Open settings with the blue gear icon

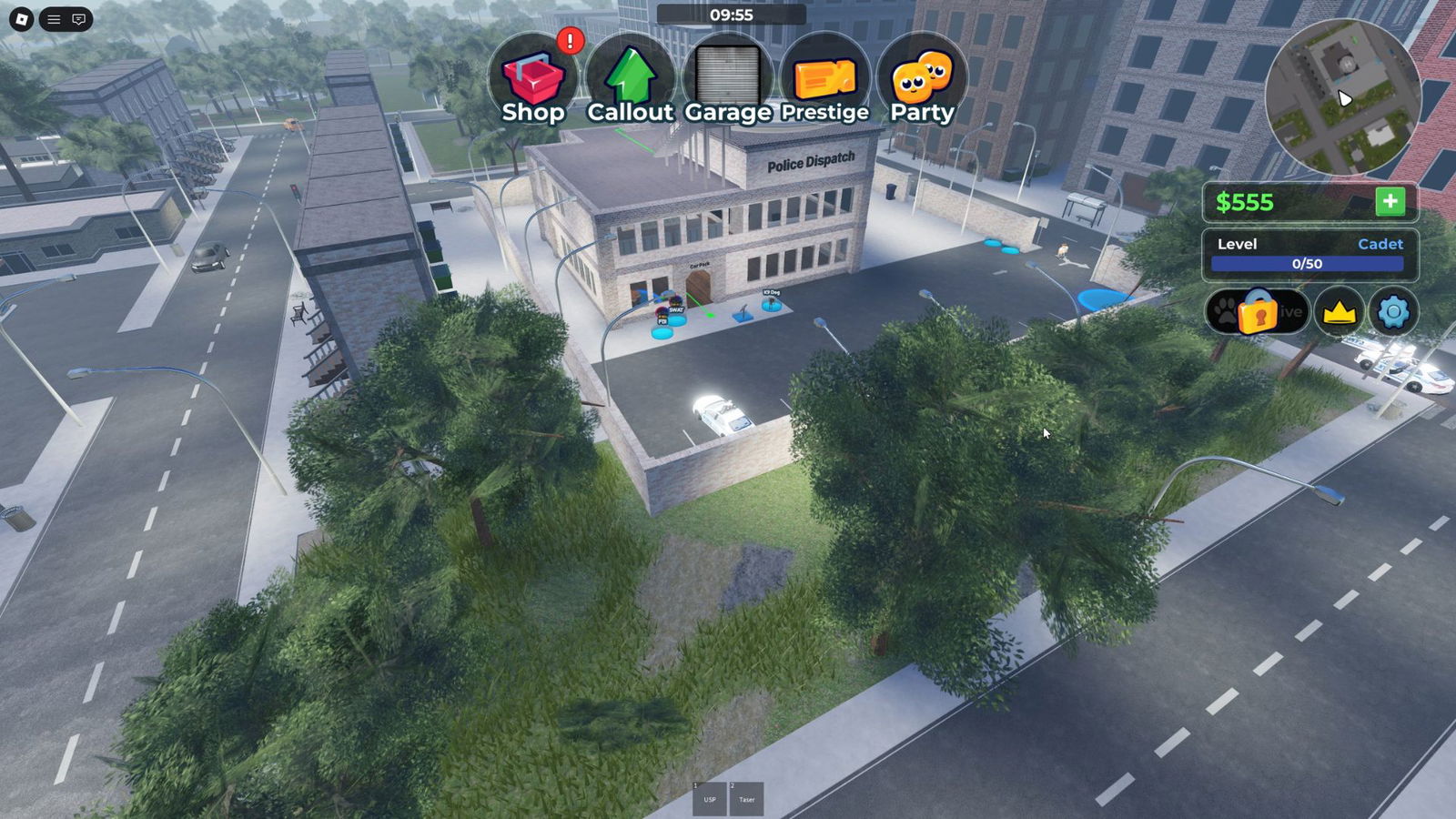tap(1393, 312)
